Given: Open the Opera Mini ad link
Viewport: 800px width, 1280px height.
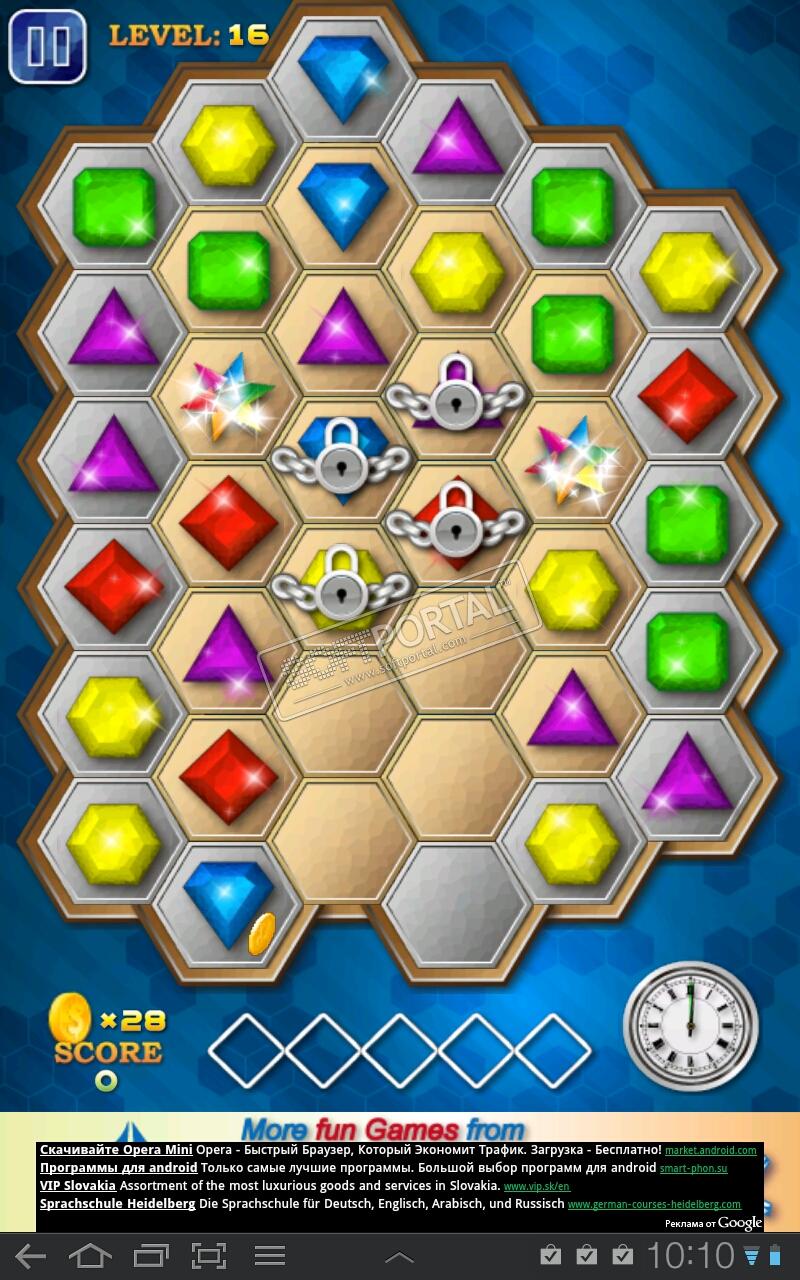Looking at the screenshot, I should tap(116, 1150).
